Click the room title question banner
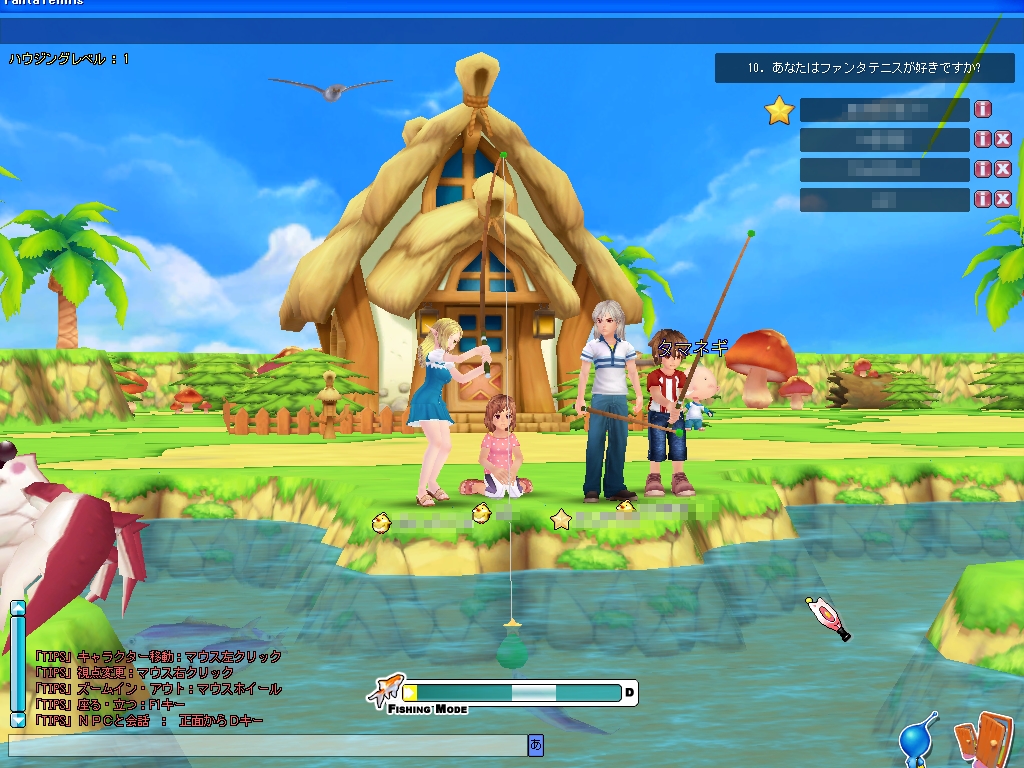1024x768 pixels. 864,69
